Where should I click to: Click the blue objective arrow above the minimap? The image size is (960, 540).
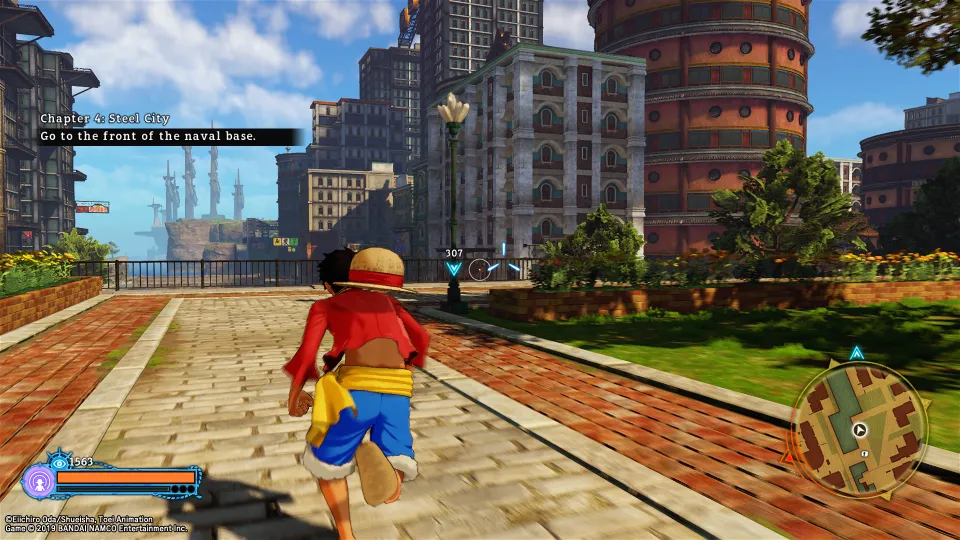[856, 353]
